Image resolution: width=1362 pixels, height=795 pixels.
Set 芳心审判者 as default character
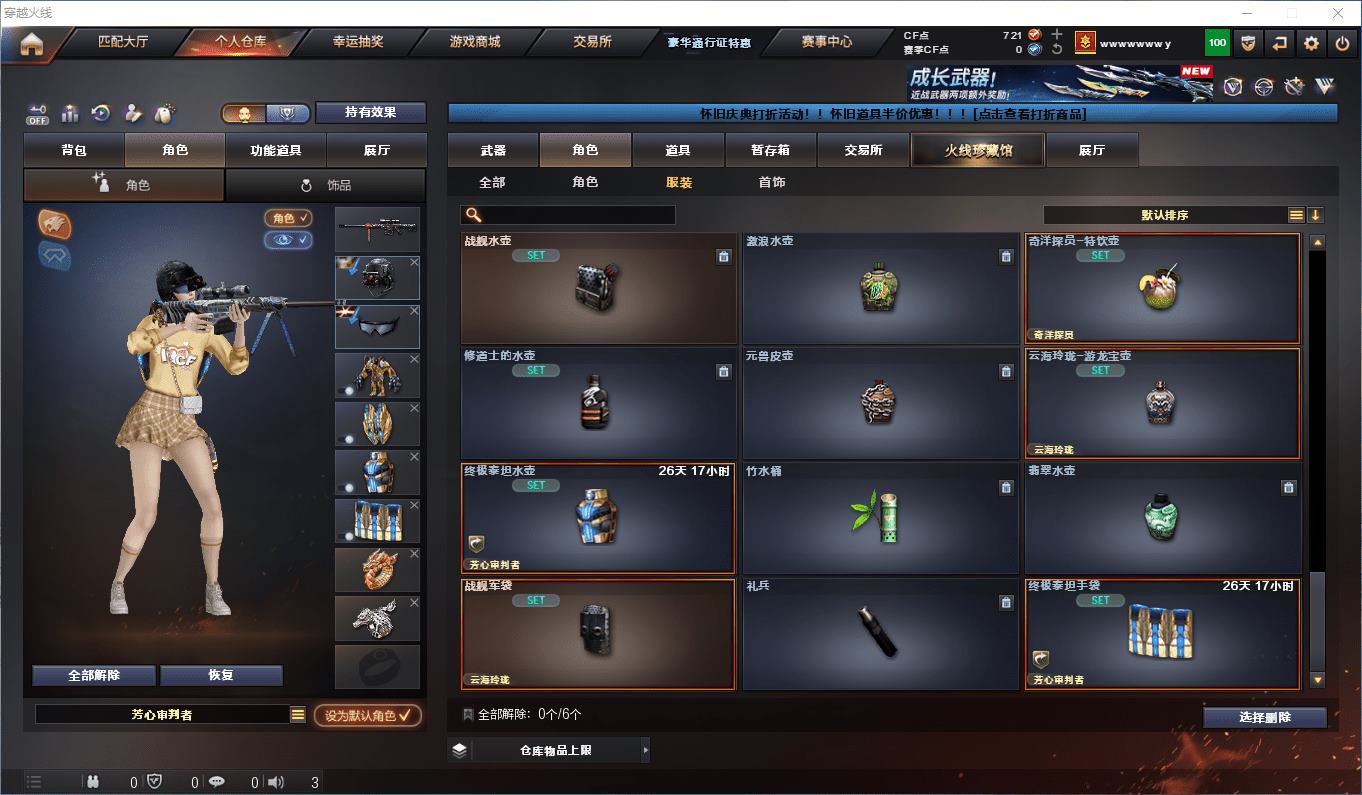pos(367,715)
